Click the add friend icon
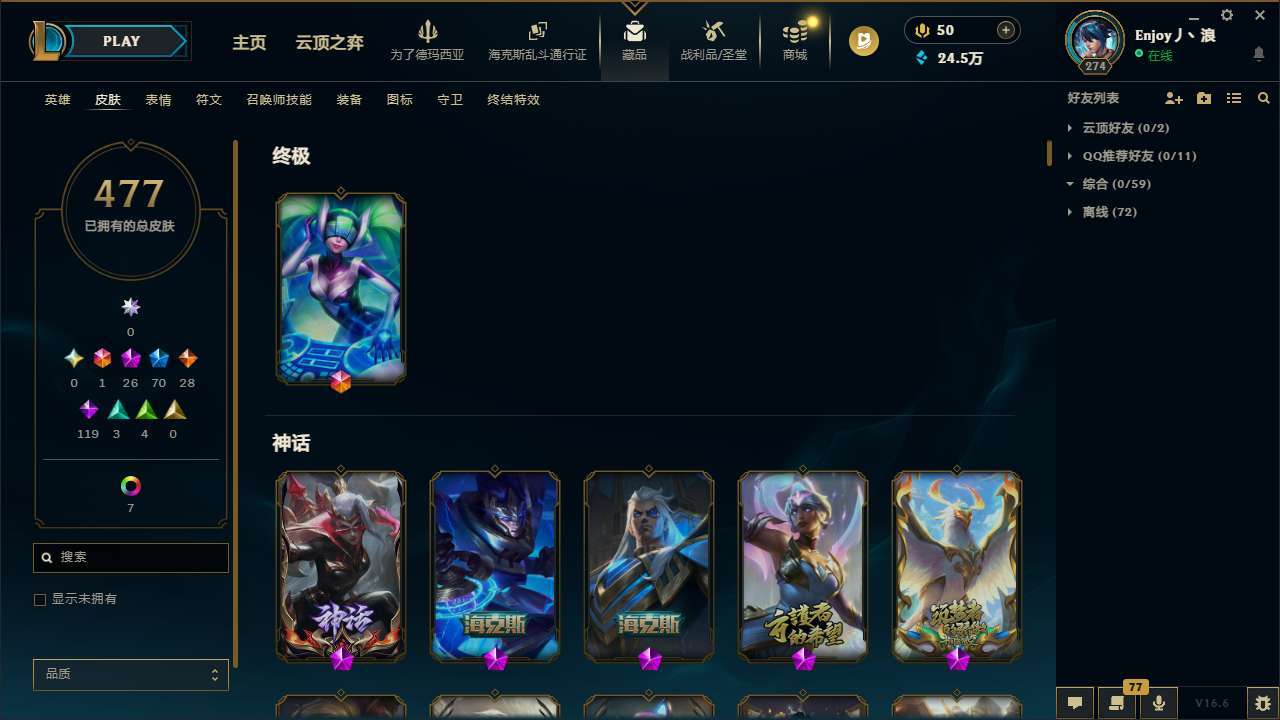This screenshot has height=720, width=1280. pos(1174,98)
